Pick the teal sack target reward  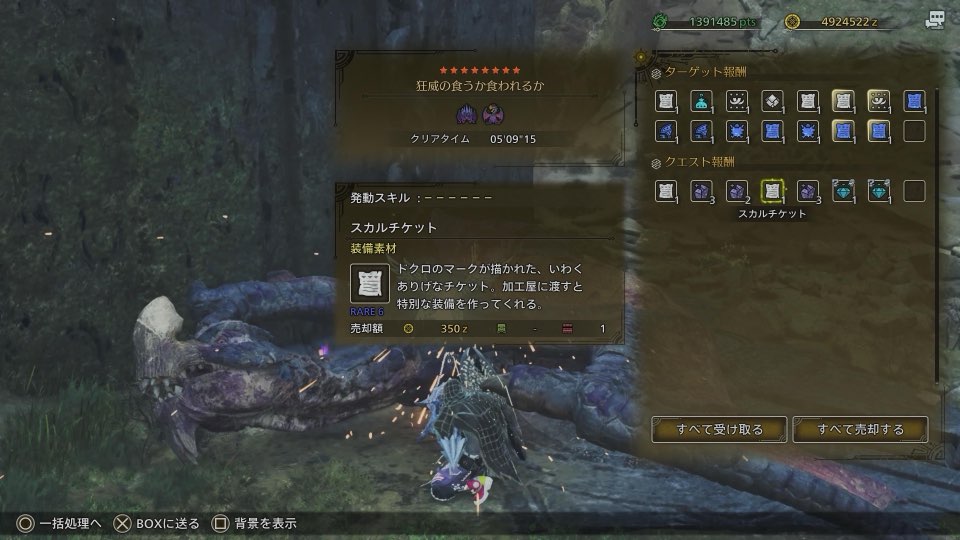[x=703, y=101]
